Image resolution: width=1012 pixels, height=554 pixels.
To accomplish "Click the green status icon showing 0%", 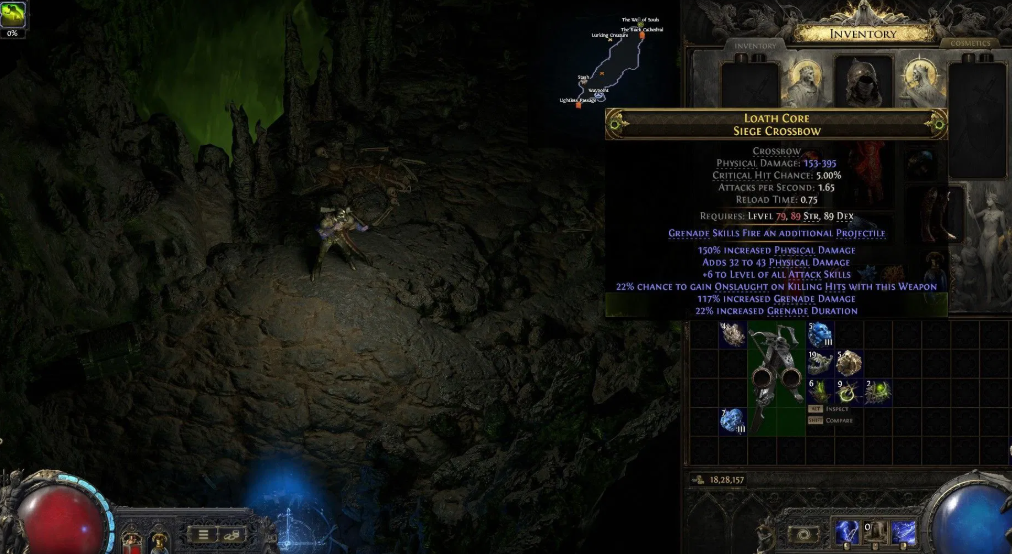I will tap(14, 15).
